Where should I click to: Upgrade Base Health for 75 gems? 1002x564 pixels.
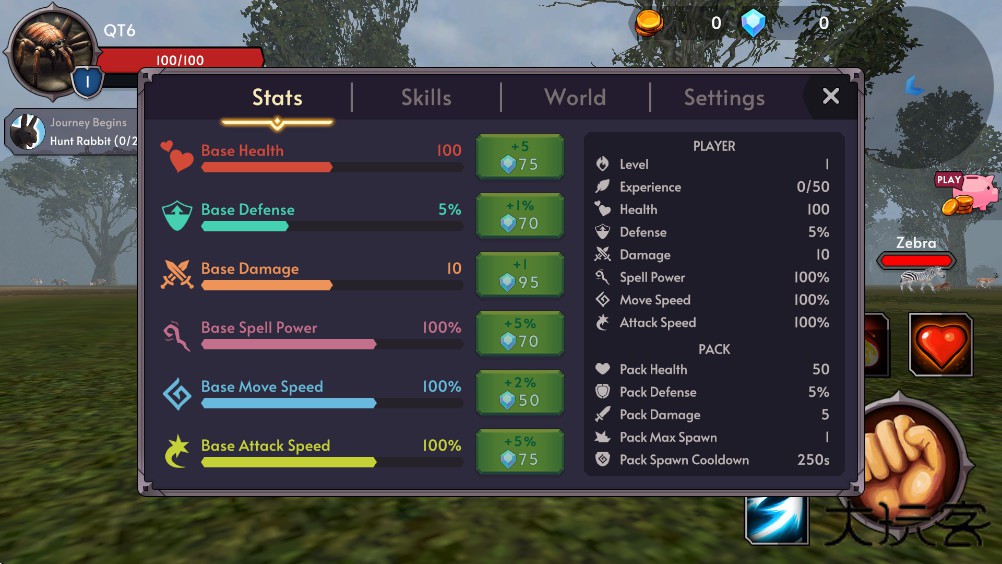click(519, 157)
